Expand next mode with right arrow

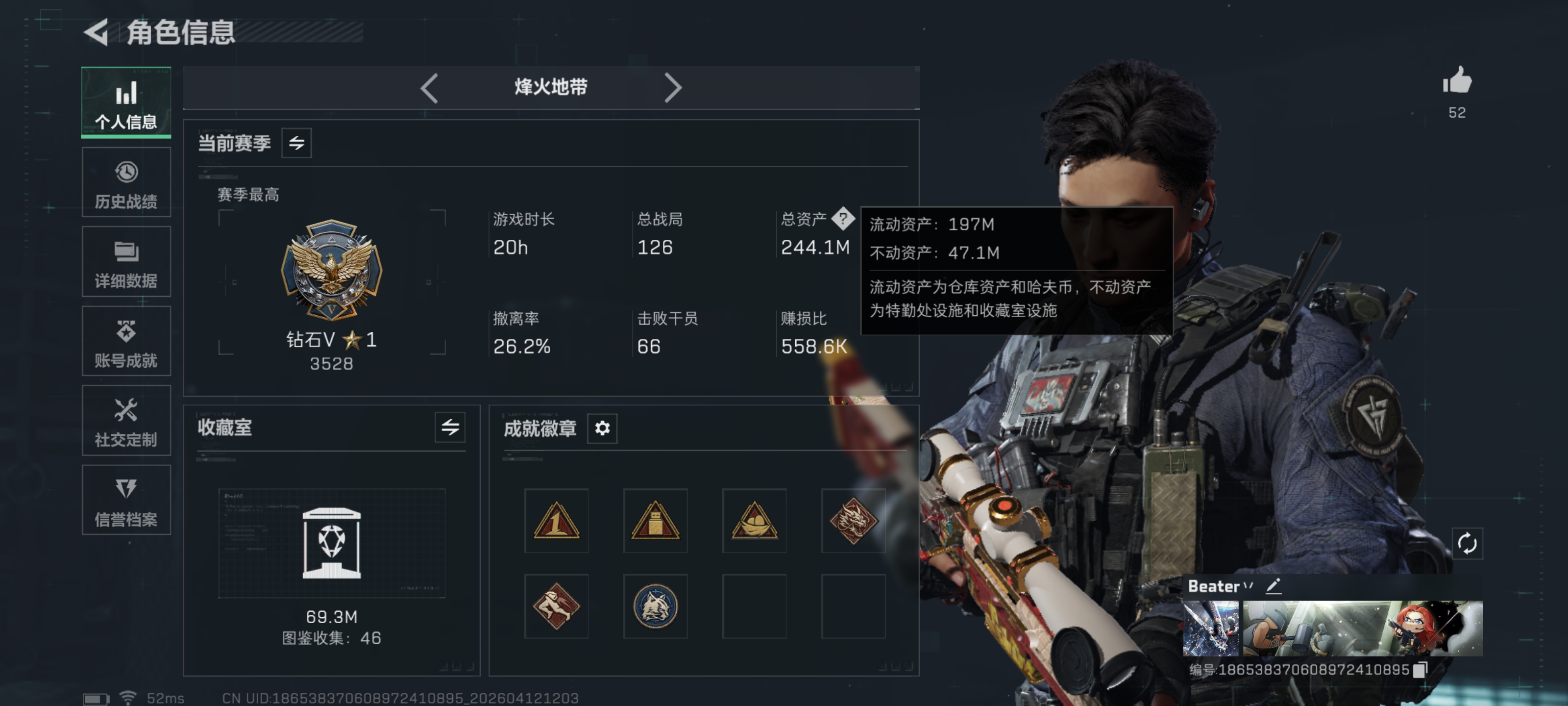click(673, 88)
